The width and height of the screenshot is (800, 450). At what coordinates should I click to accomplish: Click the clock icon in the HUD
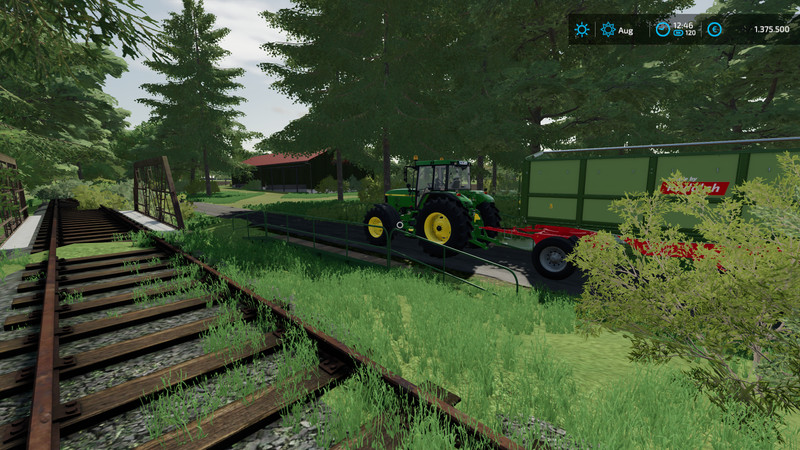point(662,29)
